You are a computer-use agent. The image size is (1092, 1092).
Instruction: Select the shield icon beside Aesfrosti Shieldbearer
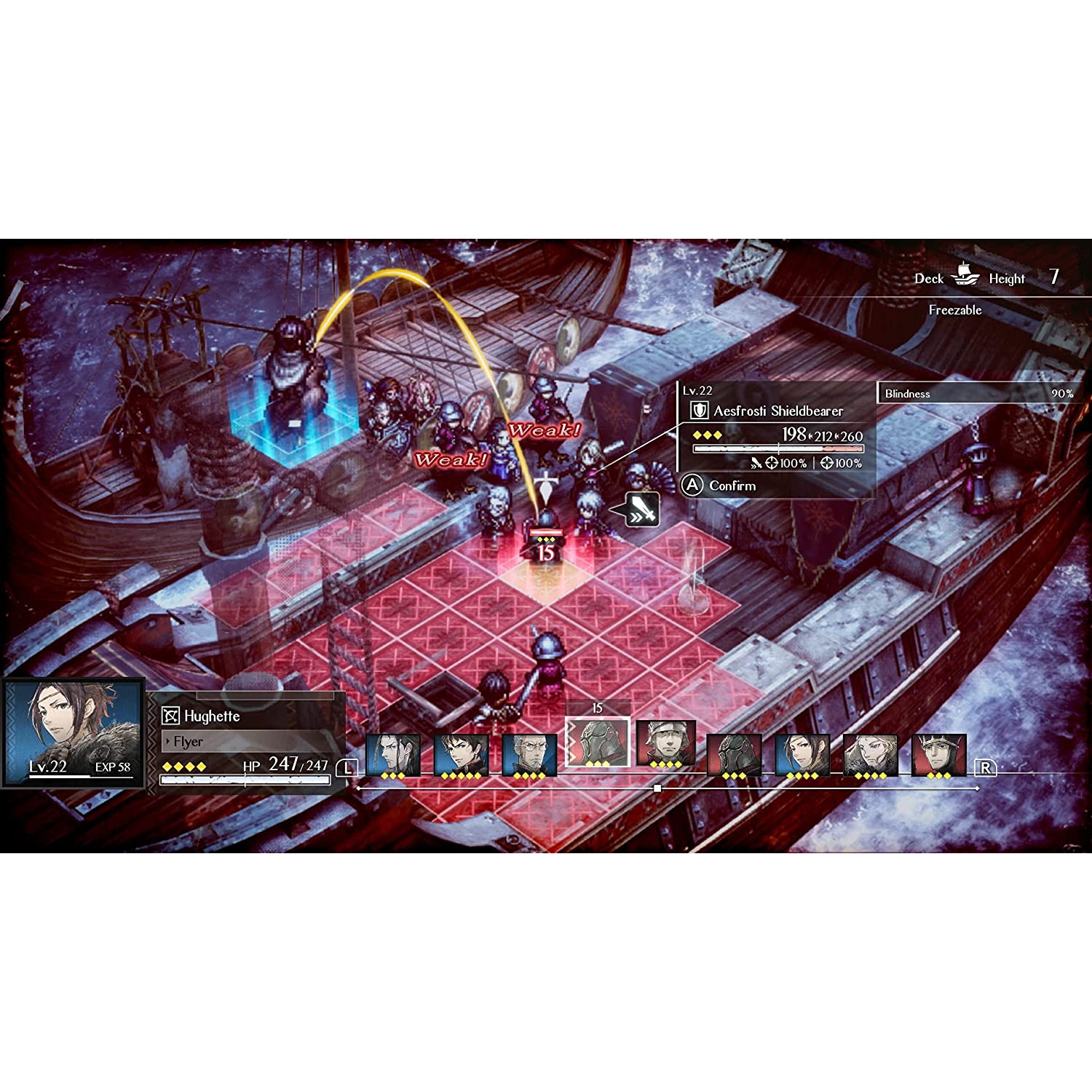click(x=699, y=410)
